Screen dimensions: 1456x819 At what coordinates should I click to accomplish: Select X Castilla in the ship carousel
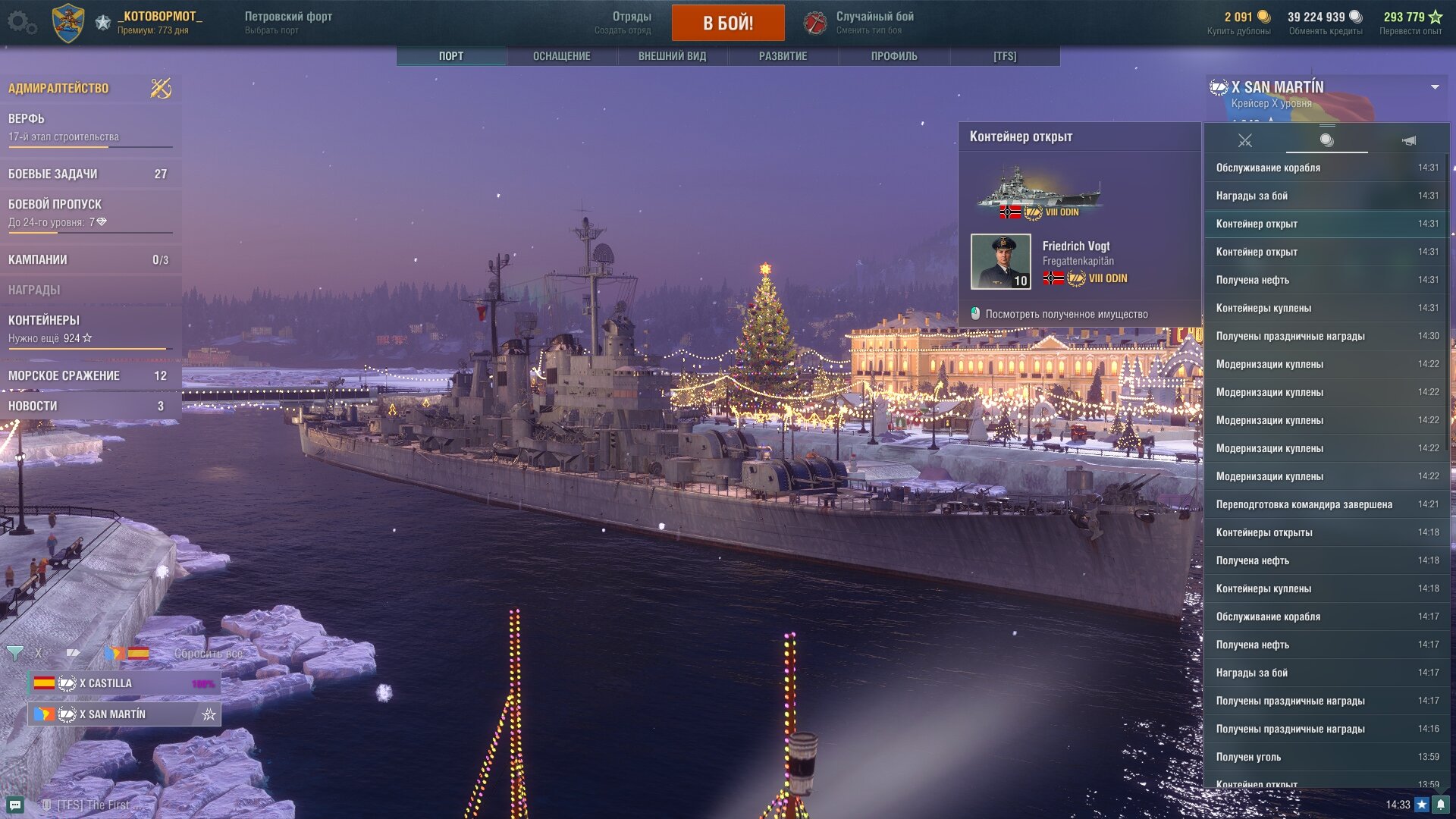124,683
